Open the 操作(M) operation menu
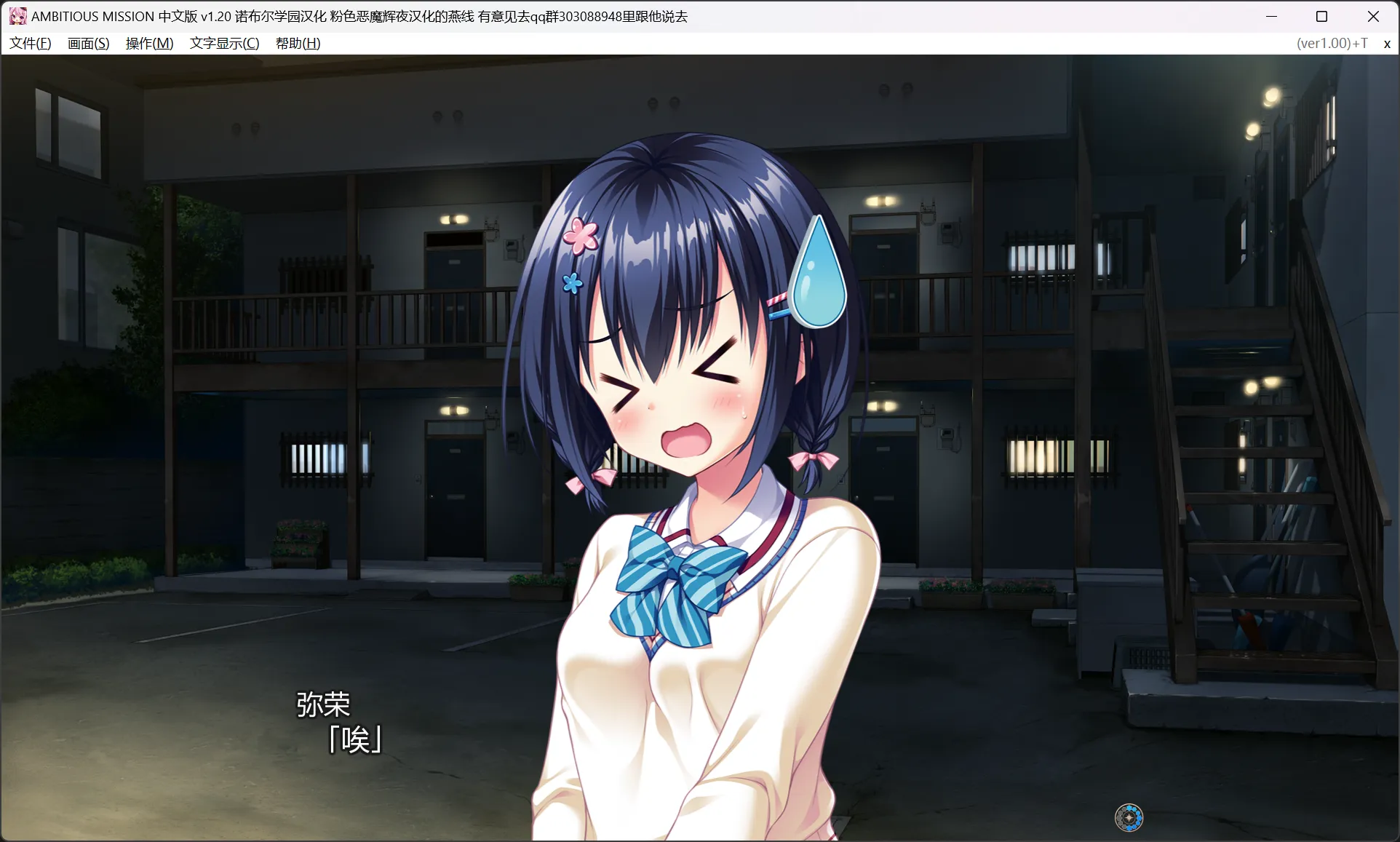The height and width of the screenshot is (842, 1400). tap(150, 44)
